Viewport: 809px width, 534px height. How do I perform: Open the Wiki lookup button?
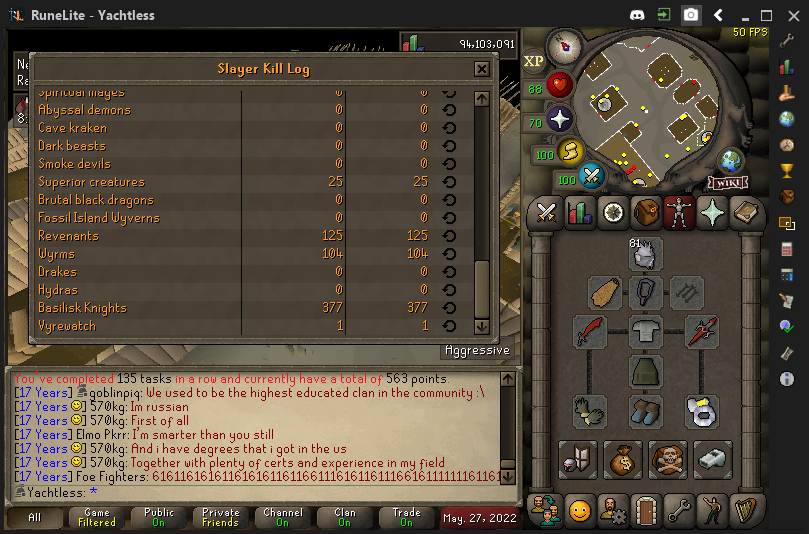(x=728, y=182)
